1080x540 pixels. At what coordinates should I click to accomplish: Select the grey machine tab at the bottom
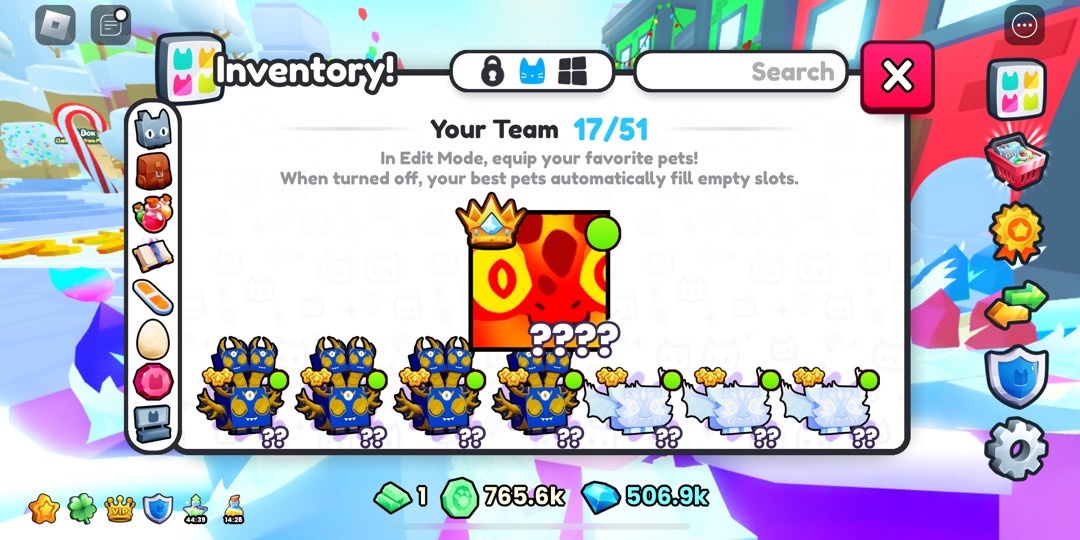153,424
